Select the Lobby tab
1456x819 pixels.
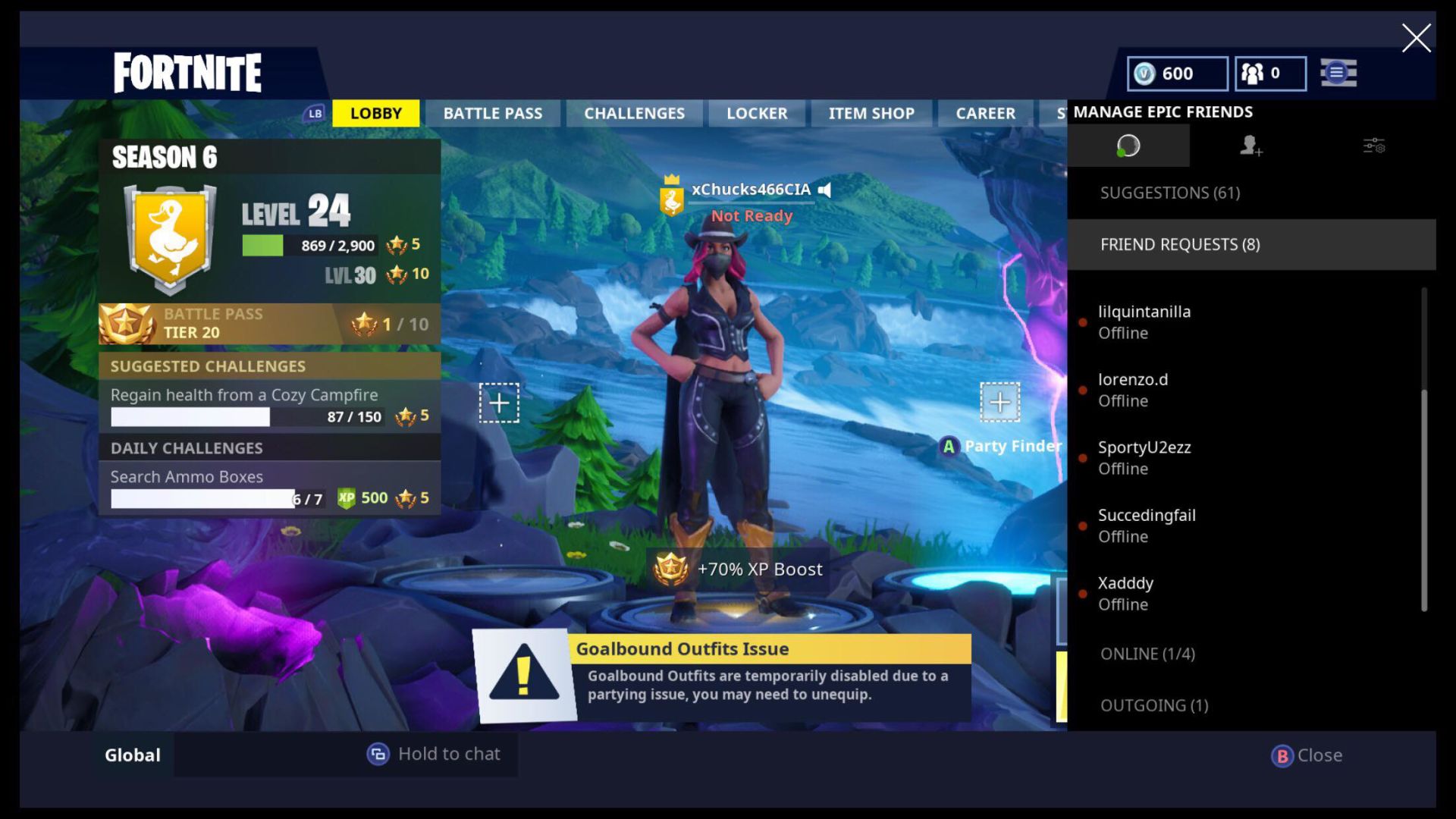click(x=375, y=114)
